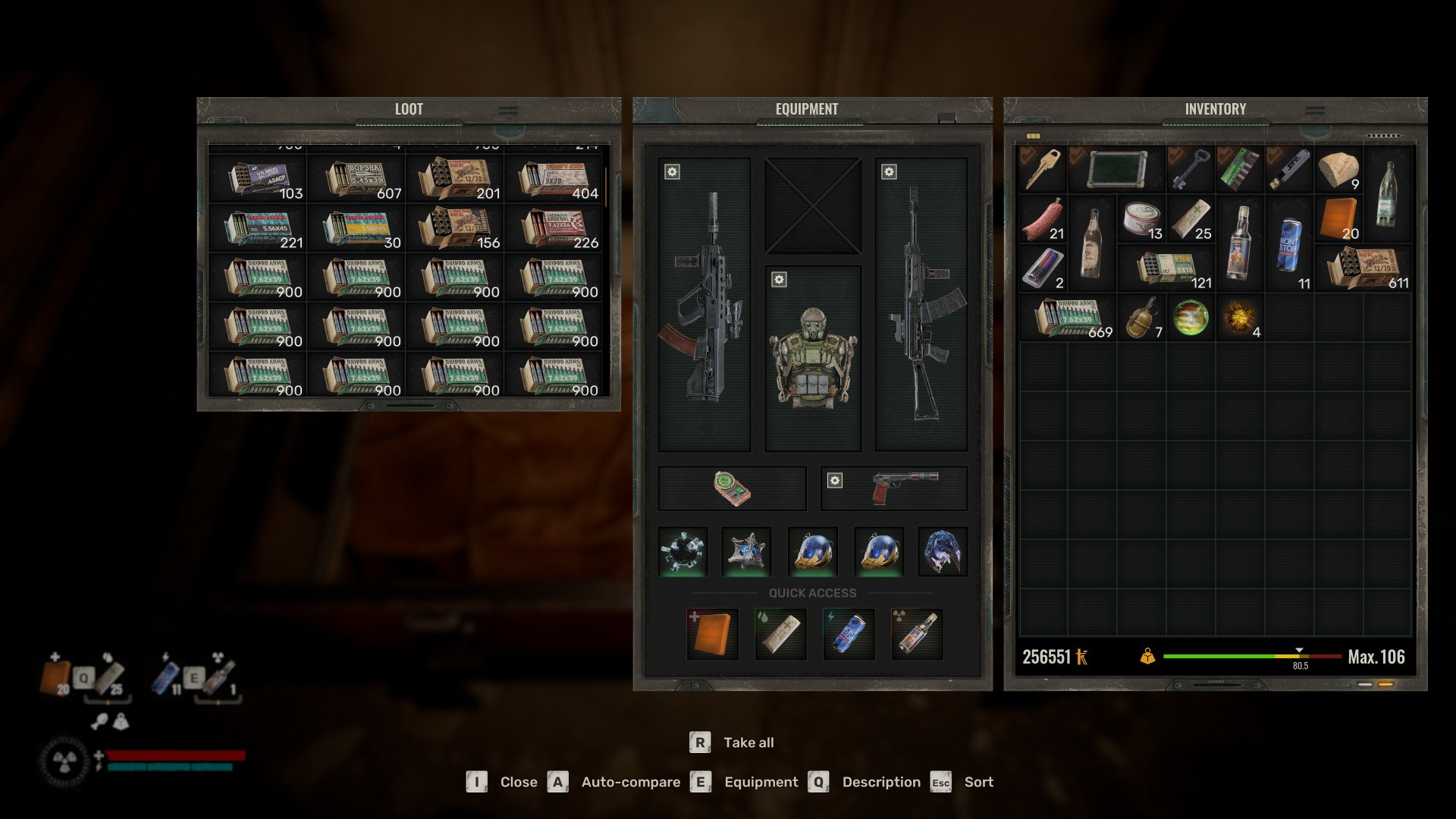Choose the equipped pistol slot
The image size is (1456, 819).
pyautogui.click(x=895, y=488)
